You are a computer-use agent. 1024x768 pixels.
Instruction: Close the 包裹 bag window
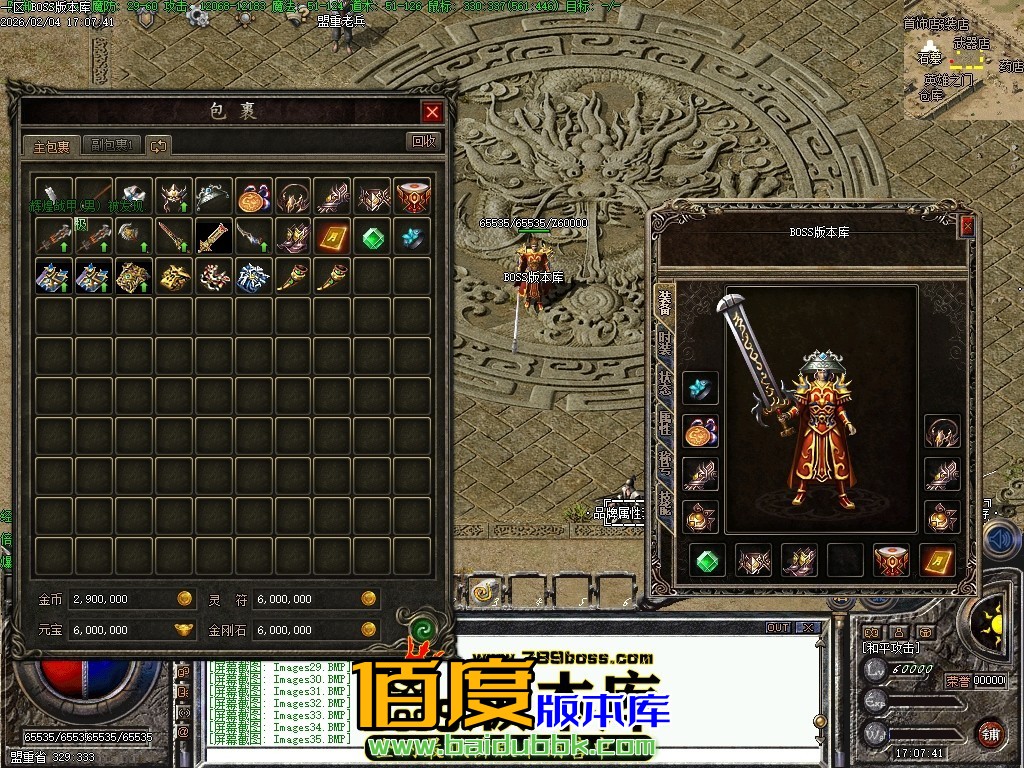(x=432, y=112)
